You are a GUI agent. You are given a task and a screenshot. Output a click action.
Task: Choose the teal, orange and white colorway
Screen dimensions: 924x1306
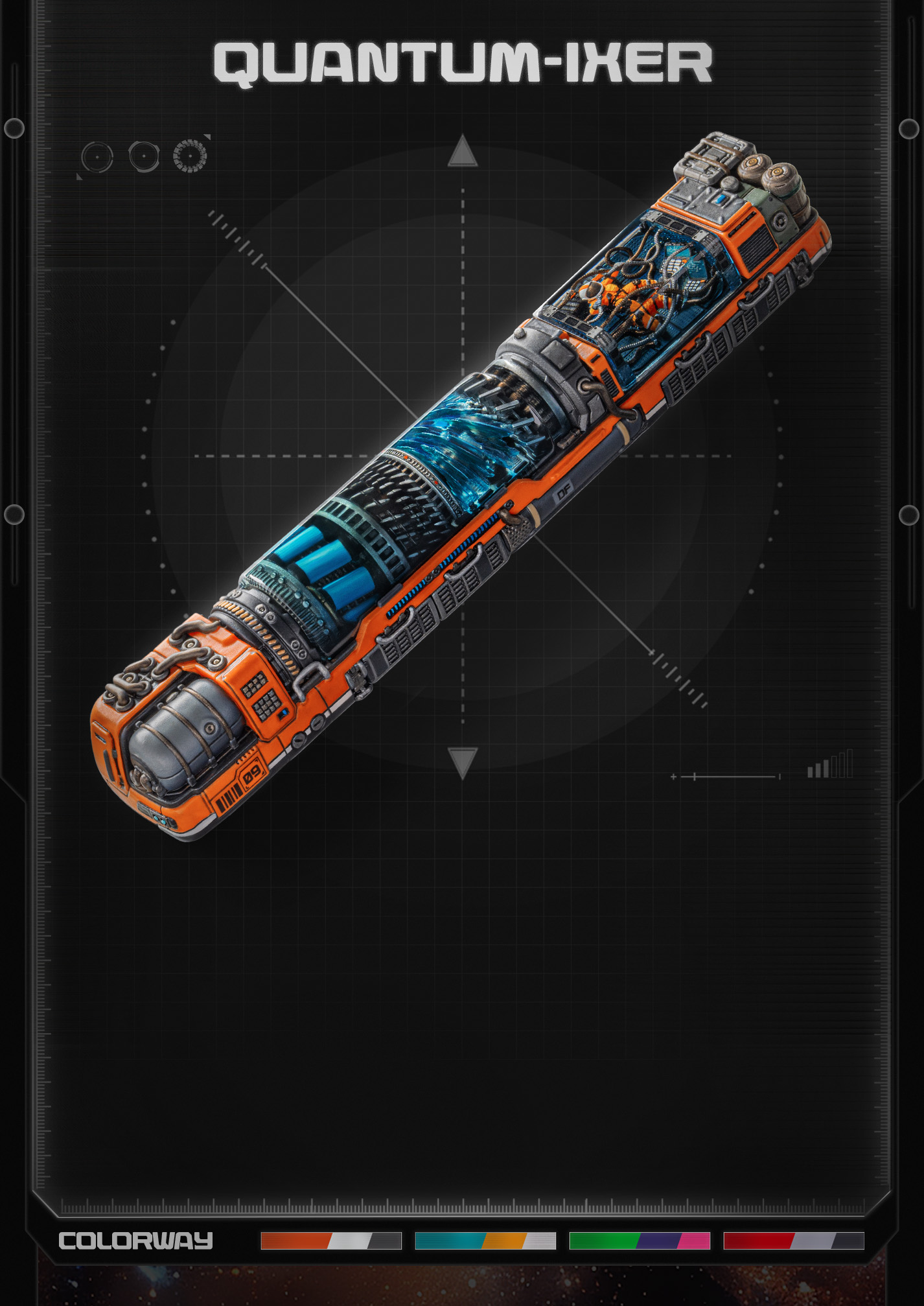click(485, 1241)
